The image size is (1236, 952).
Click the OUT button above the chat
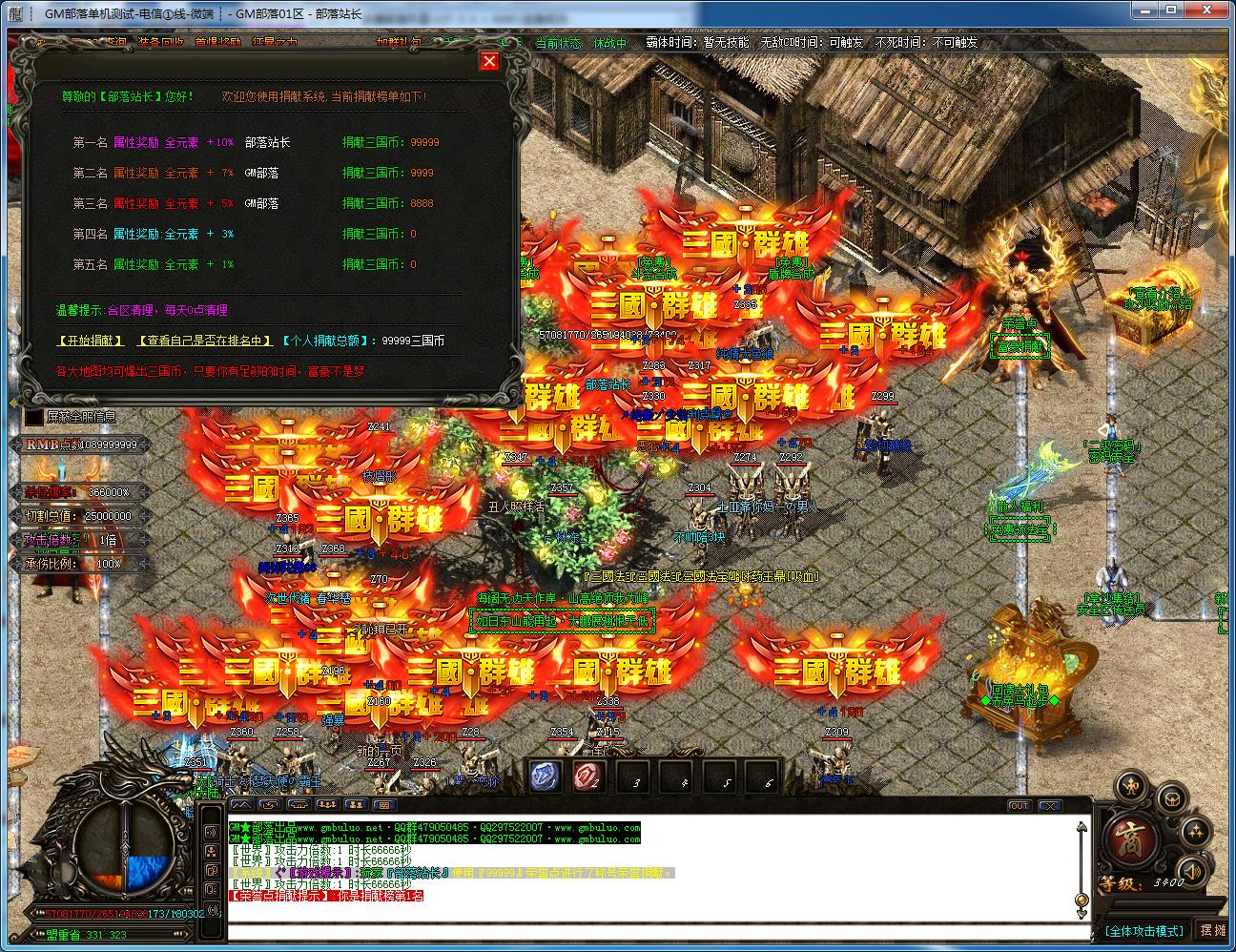pos(1019,806)
